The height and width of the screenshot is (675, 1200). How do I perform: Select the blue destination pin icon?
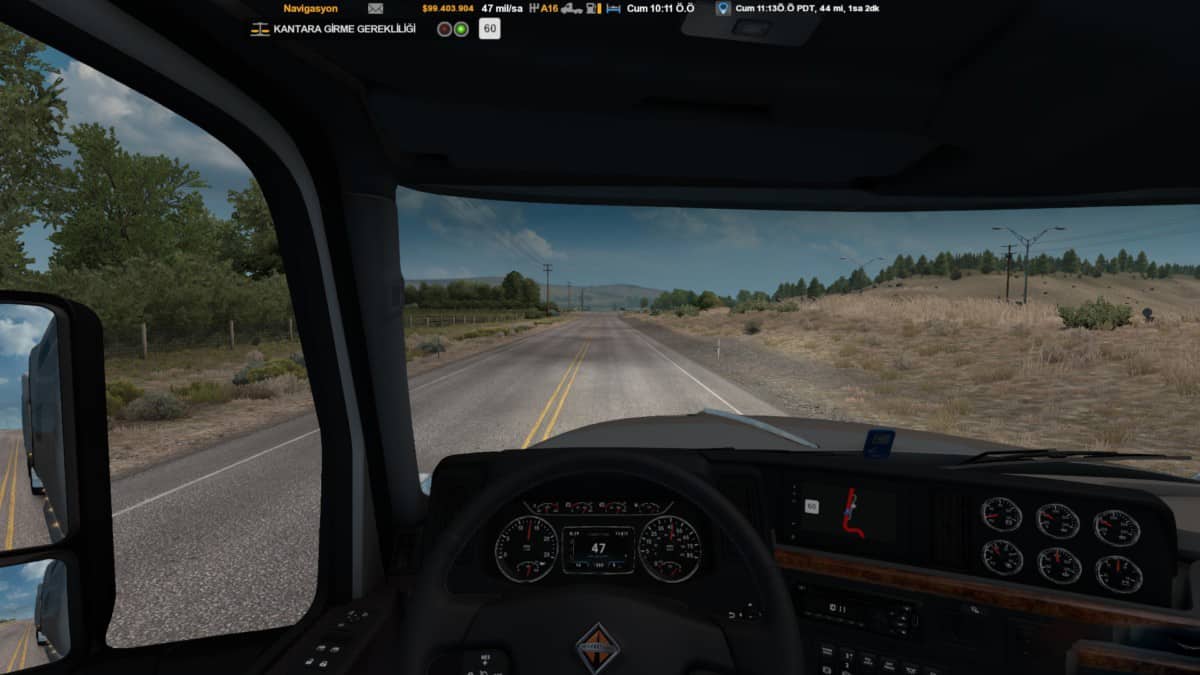723,8
